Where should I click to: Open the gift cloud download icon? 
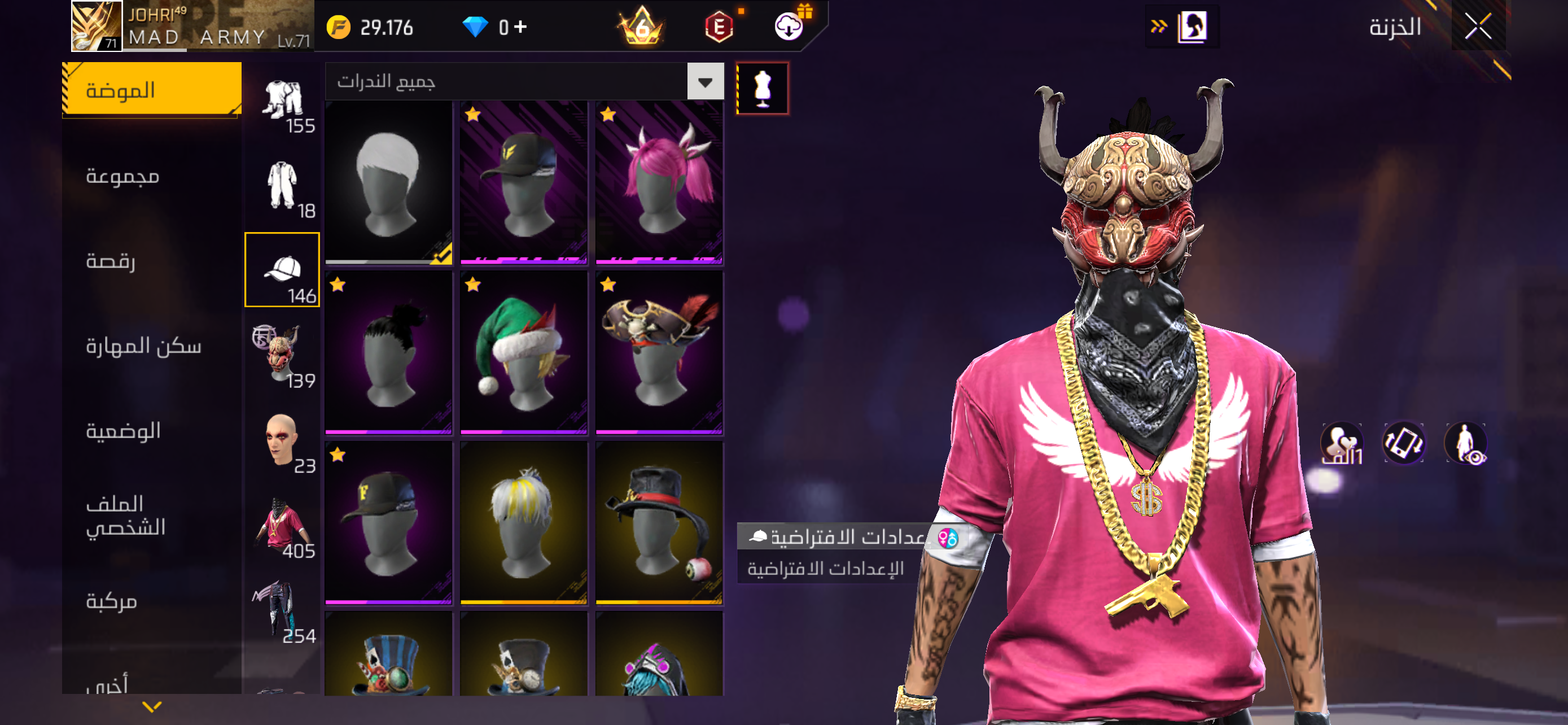[789, 25]
